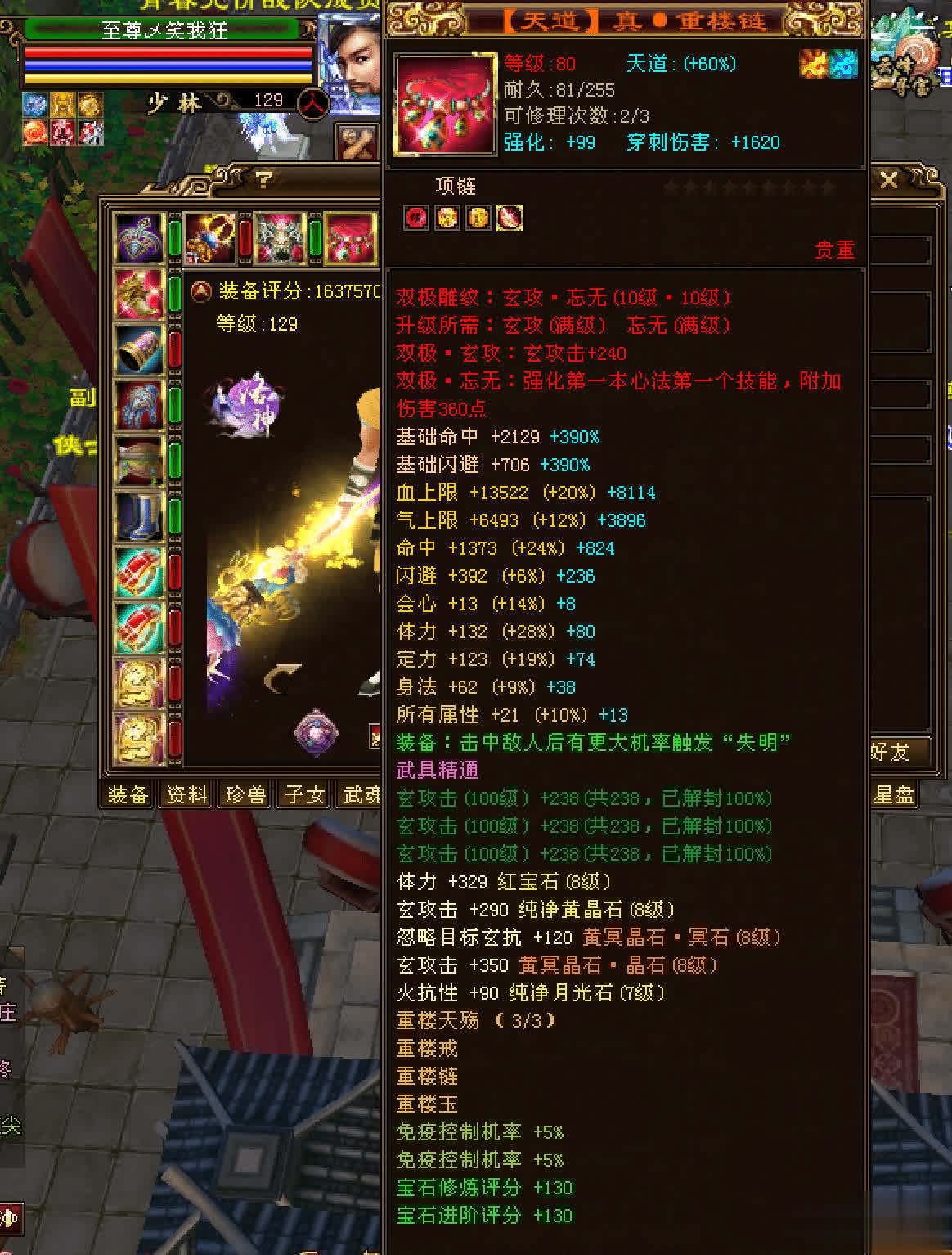Switch to the 珍兽 pet tab
The image size is (952, 1255).
tap(245, 794)
